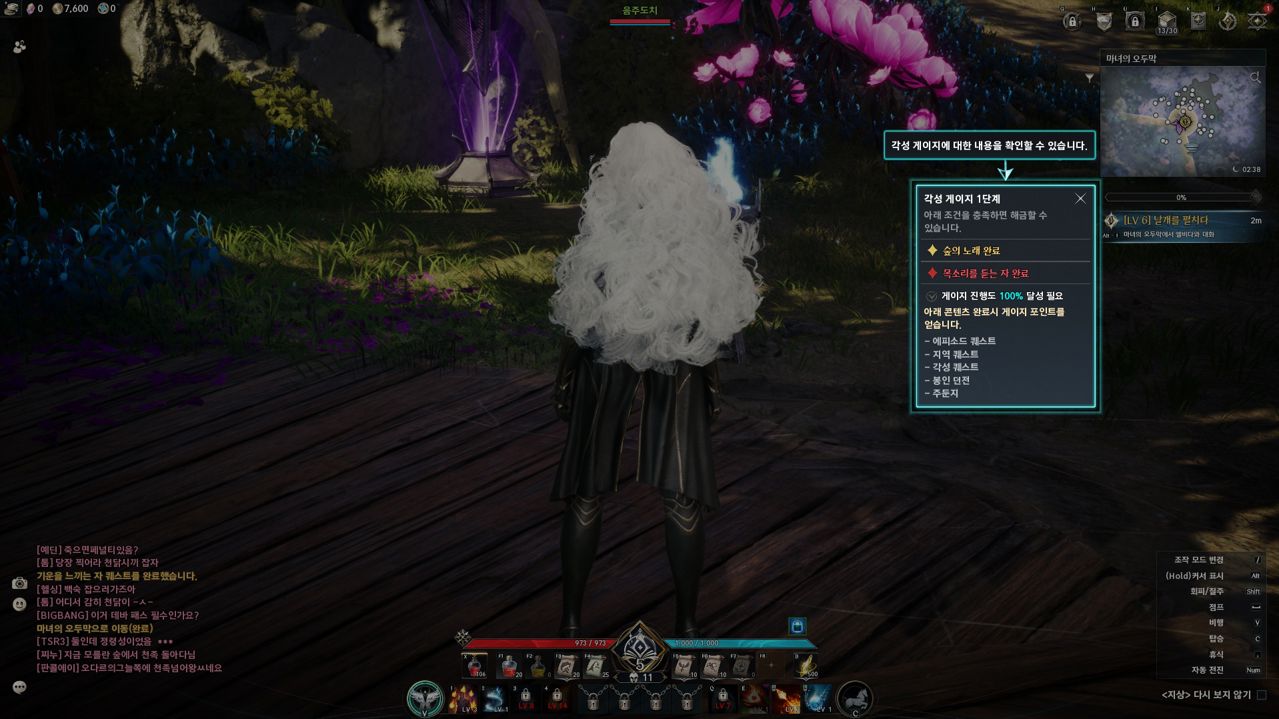The width and height of the screenshot is (1279, 719).
Task: Click the winged emblem flight button
Action: [426, 699]
